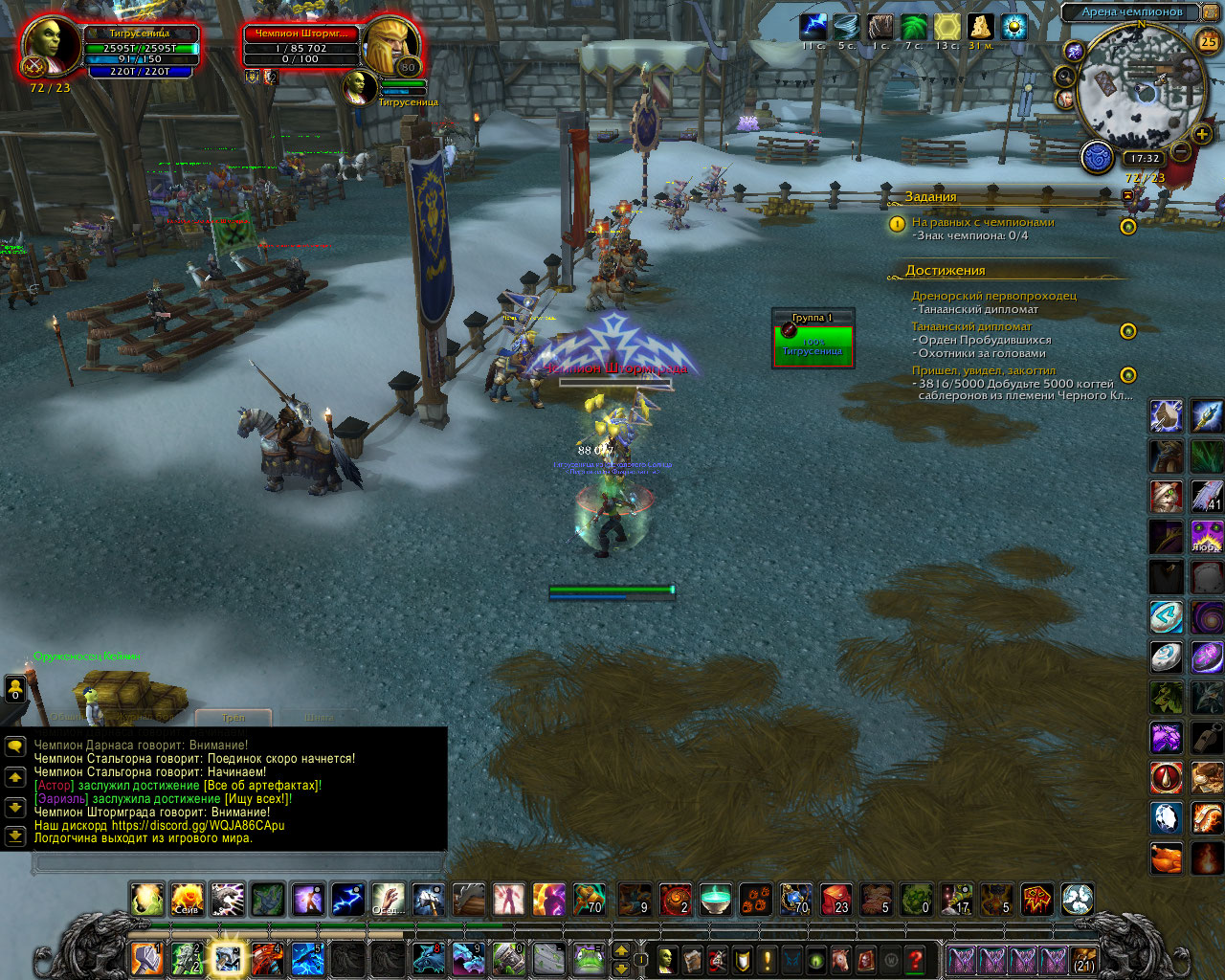This screenshot has height=980, width=1225.
Task: Open the red question mark help button
Action: [x=916, y=959]
